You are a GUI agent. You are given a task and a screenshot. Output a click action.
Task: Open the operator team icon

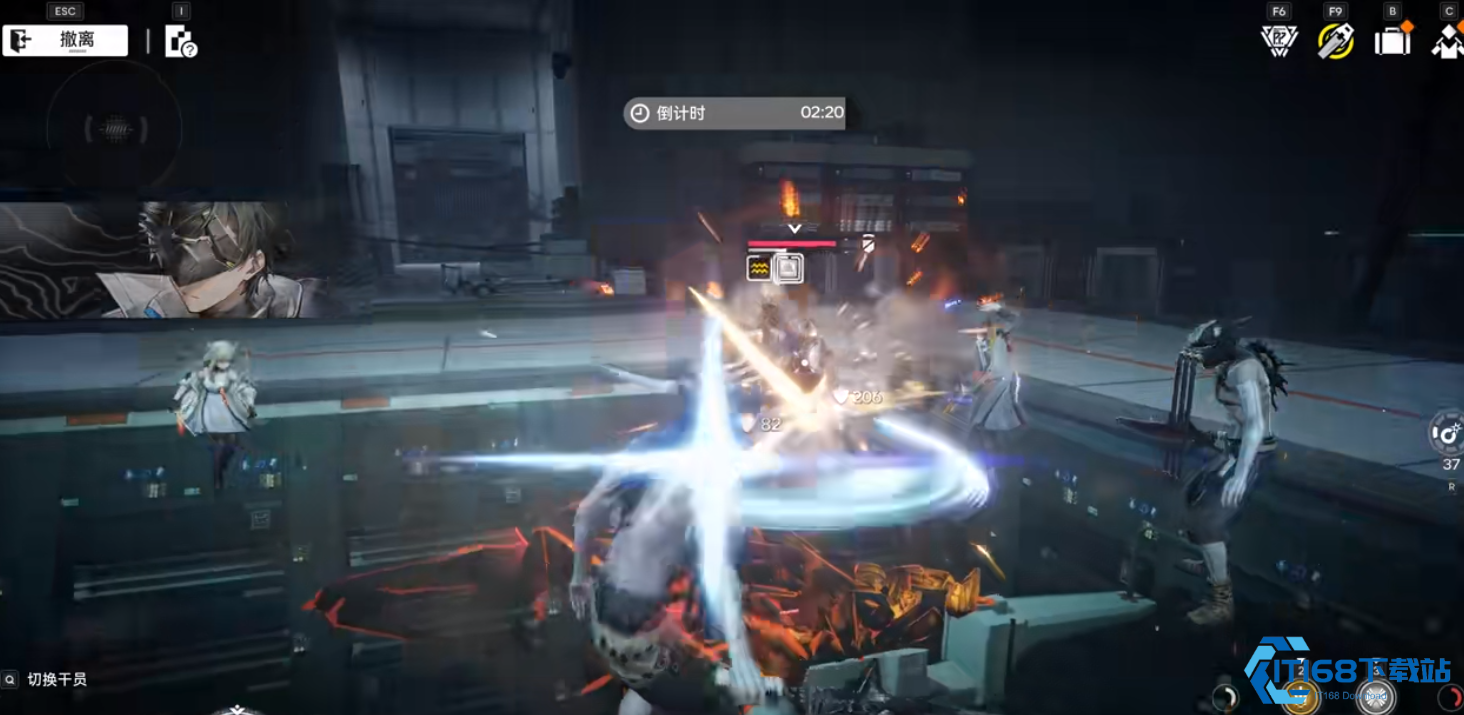click(1448, 41)
